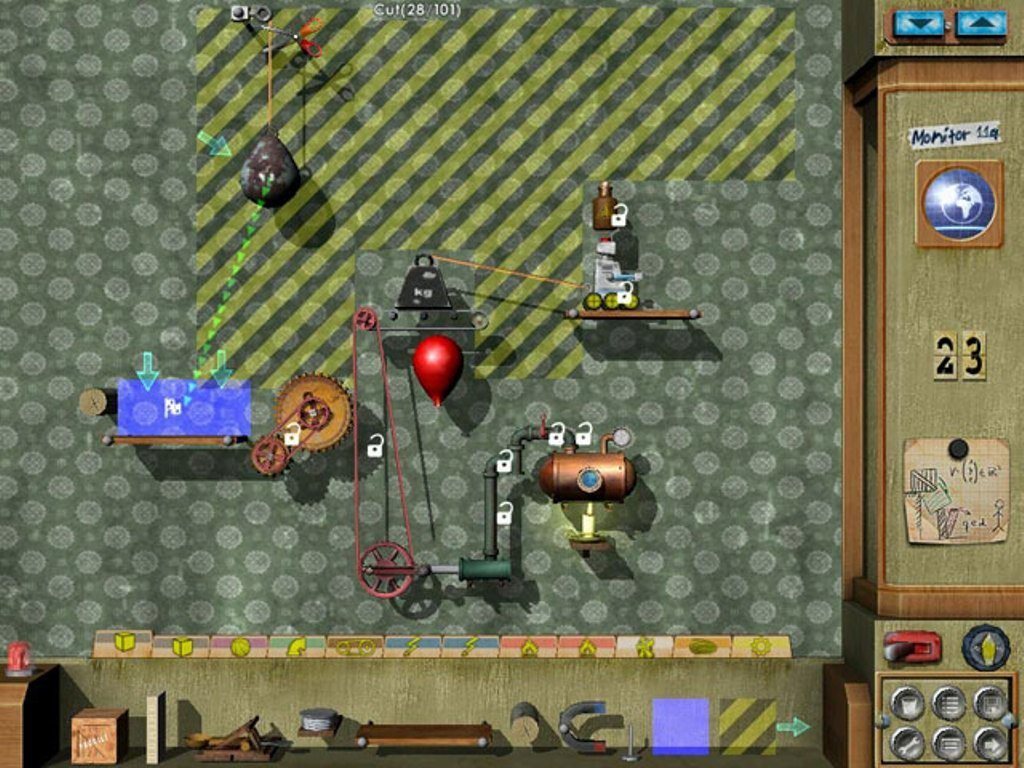
Task: Pick the solid blue area tile
Action: [680, 726]
